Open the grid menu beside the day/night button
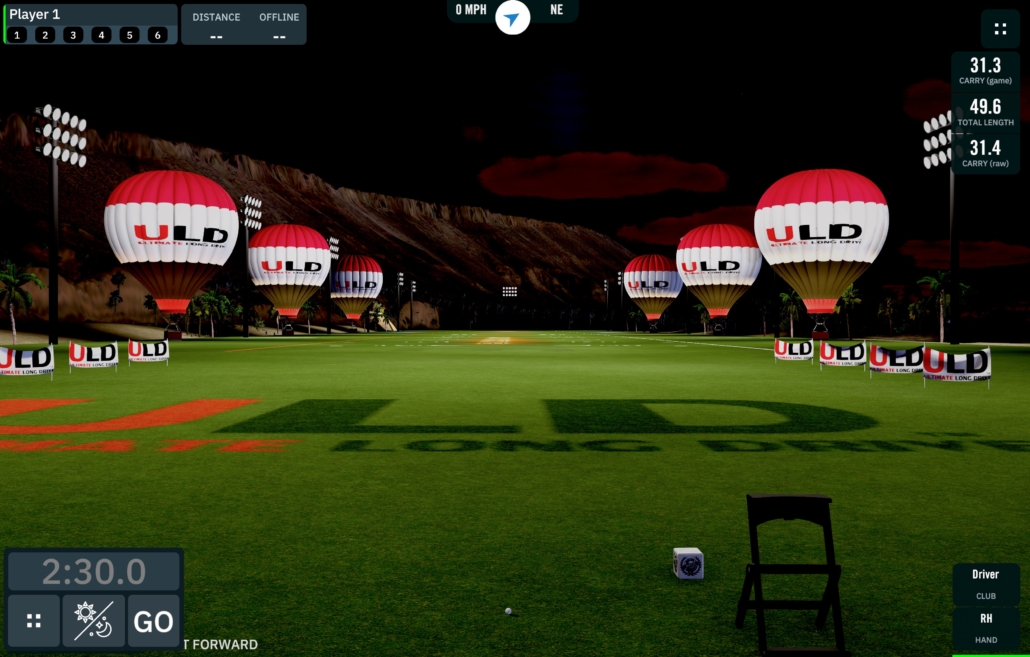 tap(34, 621)
